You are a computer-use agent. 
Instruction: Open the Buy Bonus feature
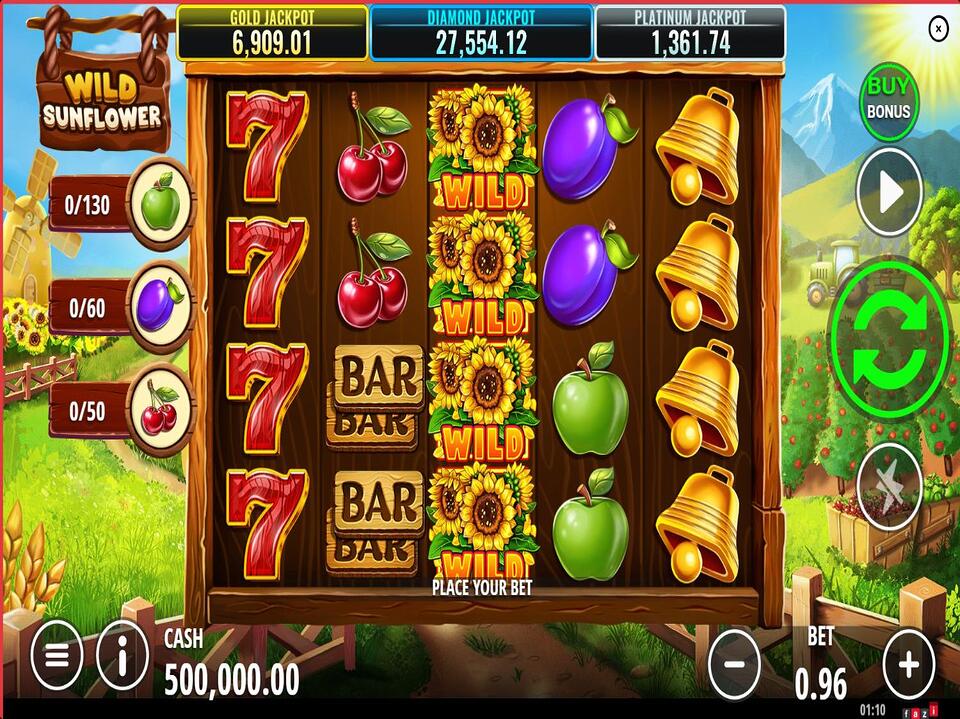coord(889,98)
